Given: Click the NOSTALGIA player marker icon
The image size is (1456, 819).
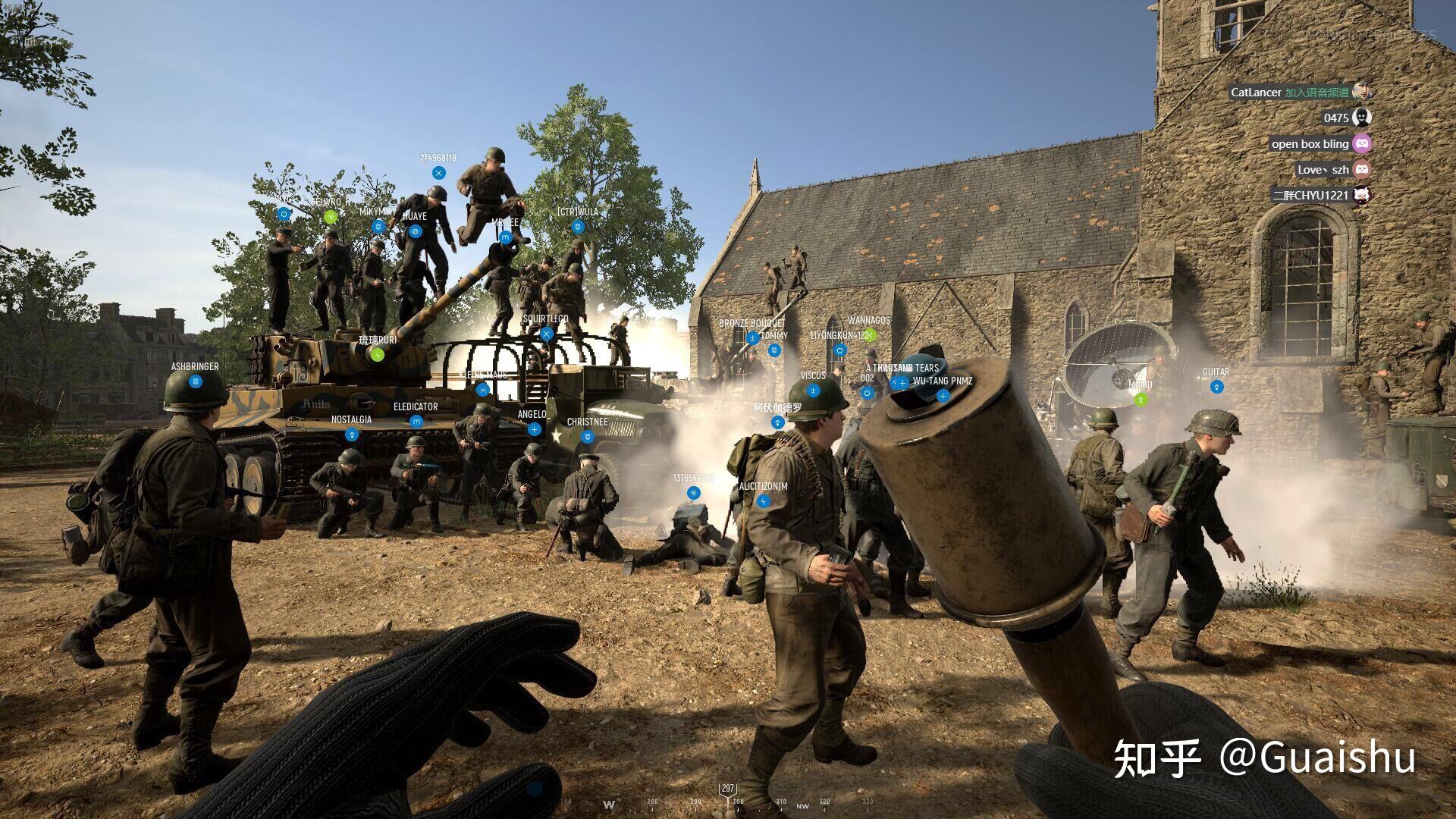Looking at the screenshot, I should 351,435.
